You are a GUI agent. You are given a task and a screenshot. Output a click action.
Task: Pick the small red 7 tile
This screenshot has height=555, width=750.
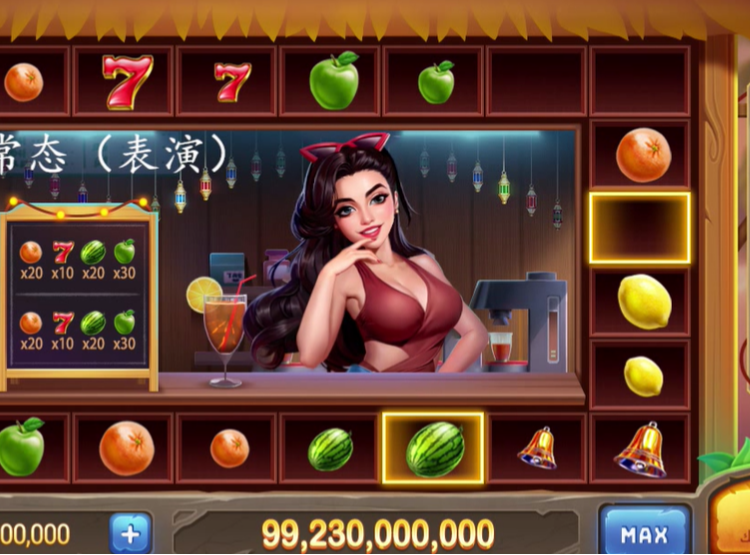pos(232,81)
